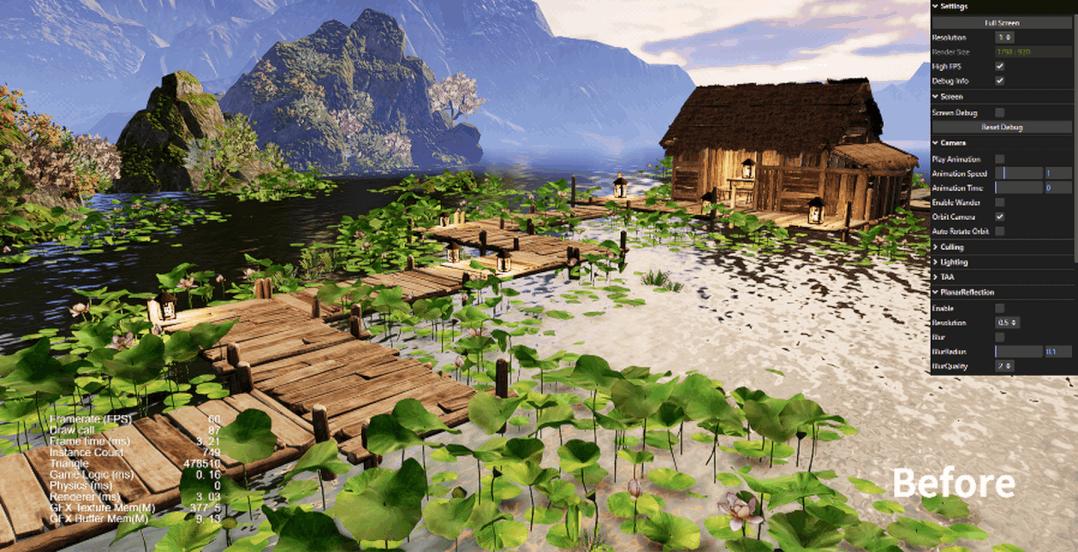Toggle the Orbit Camera checkbox
Viewport: 1078px width, 552px height.
coord(1000,216)
